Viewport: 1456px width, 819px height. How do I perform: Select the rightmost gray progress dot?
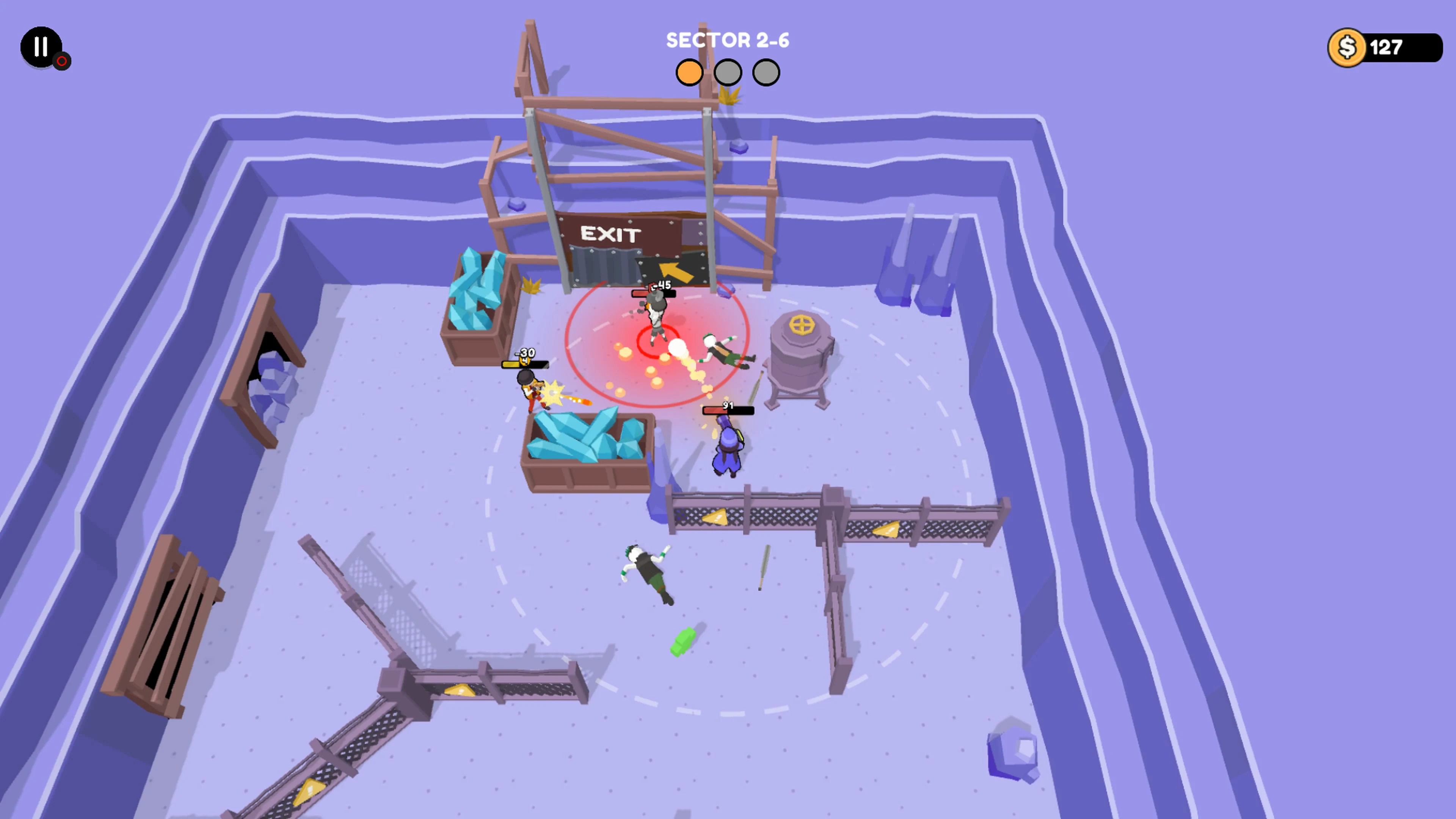point(766,72)
